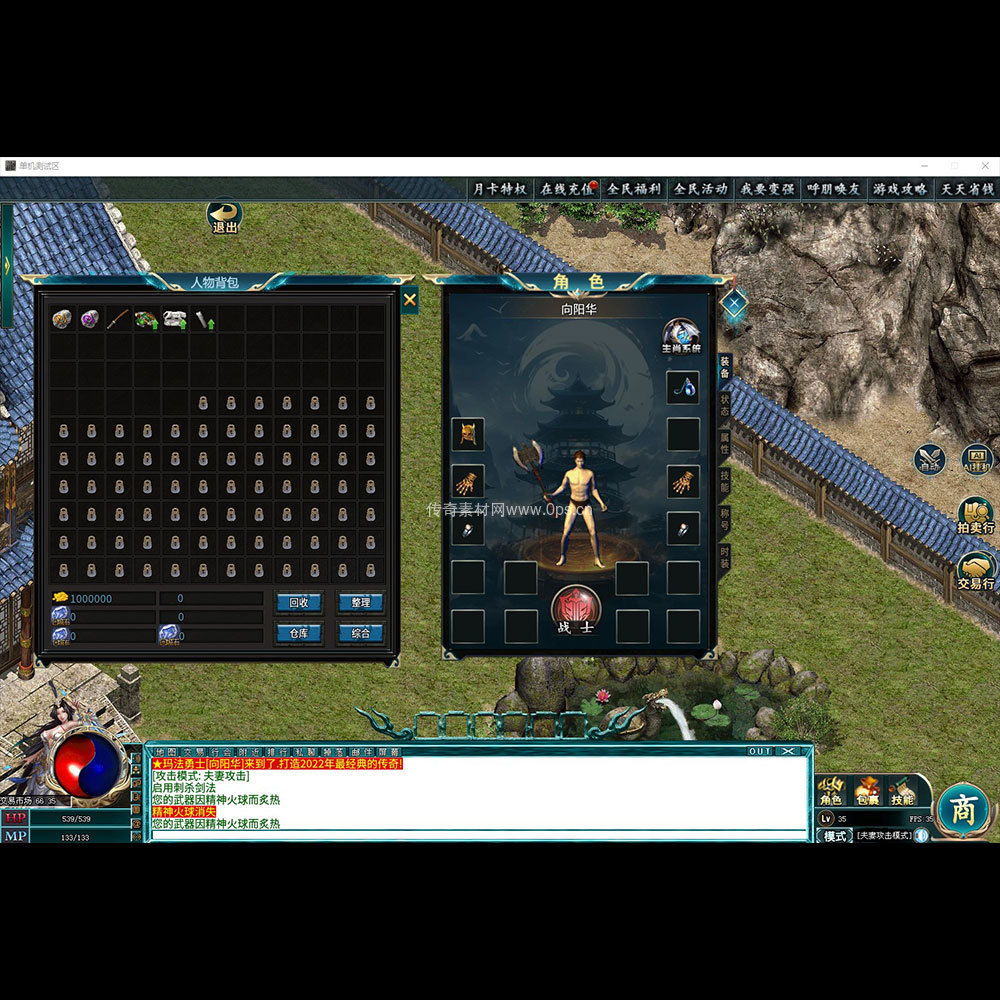Open the 月卡特权 menu
1000x1000 pixels.
click(499, 189)
